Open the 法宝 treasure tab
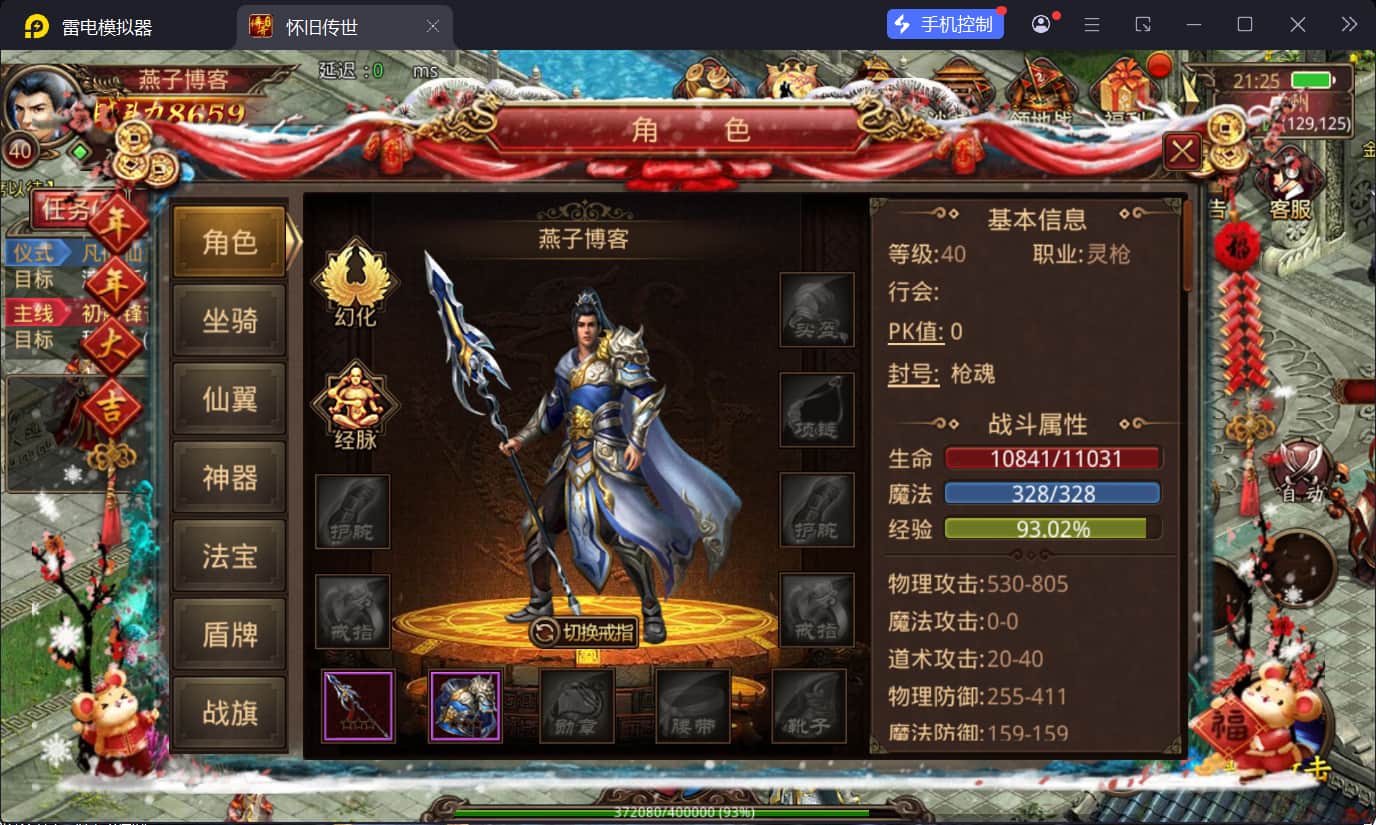Viewport: 1376px width, 825px height. coord(229,556)
